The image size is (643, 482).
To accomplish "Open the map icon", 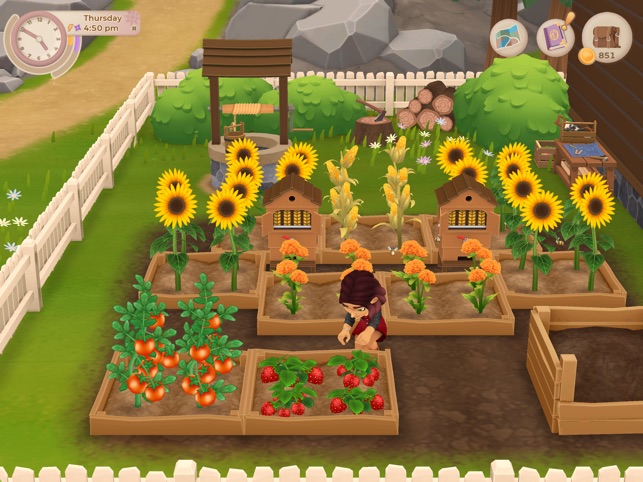I will (508, 38).
